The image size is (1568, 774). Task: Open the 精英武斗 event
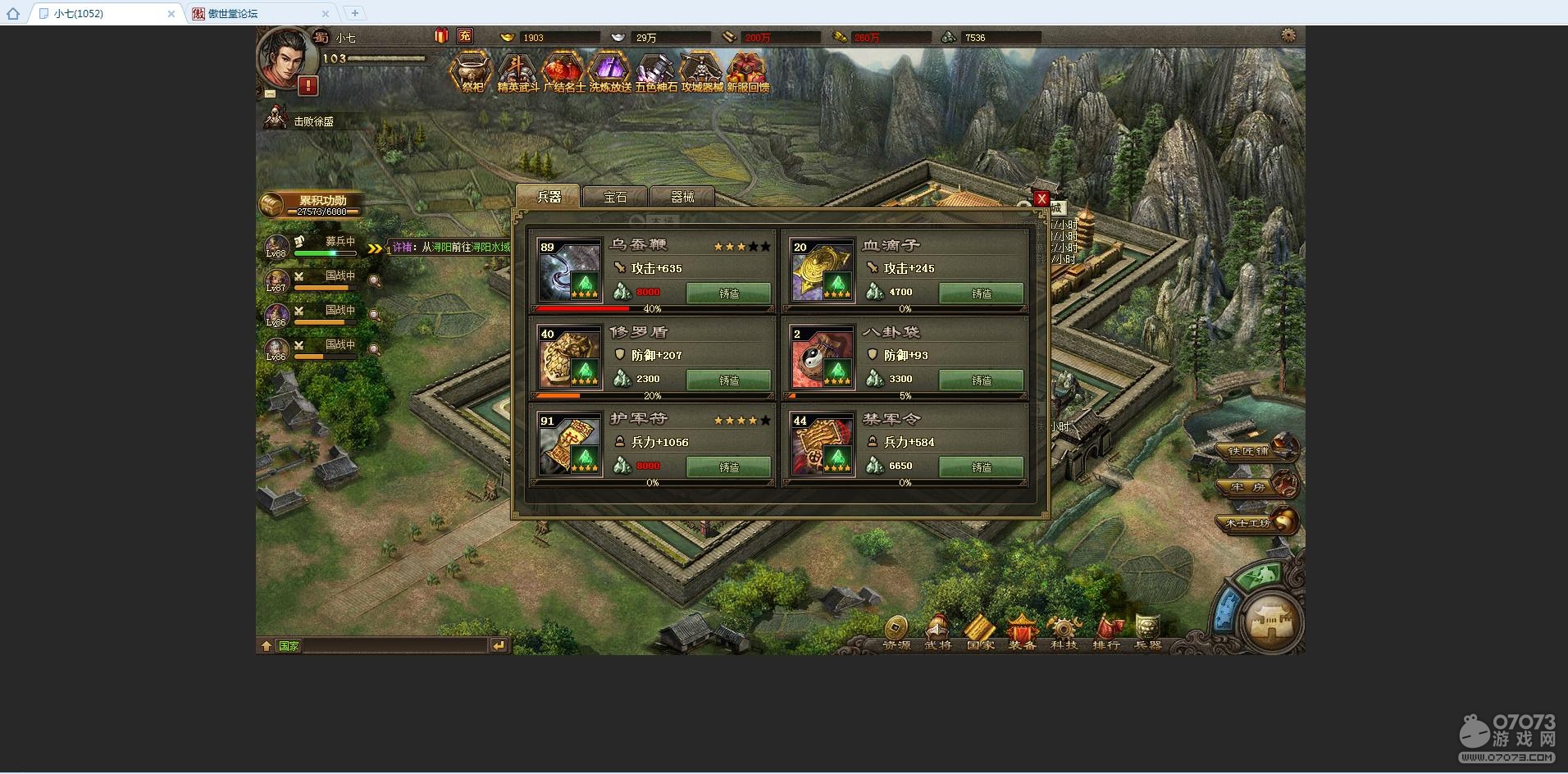pos(517,72)
